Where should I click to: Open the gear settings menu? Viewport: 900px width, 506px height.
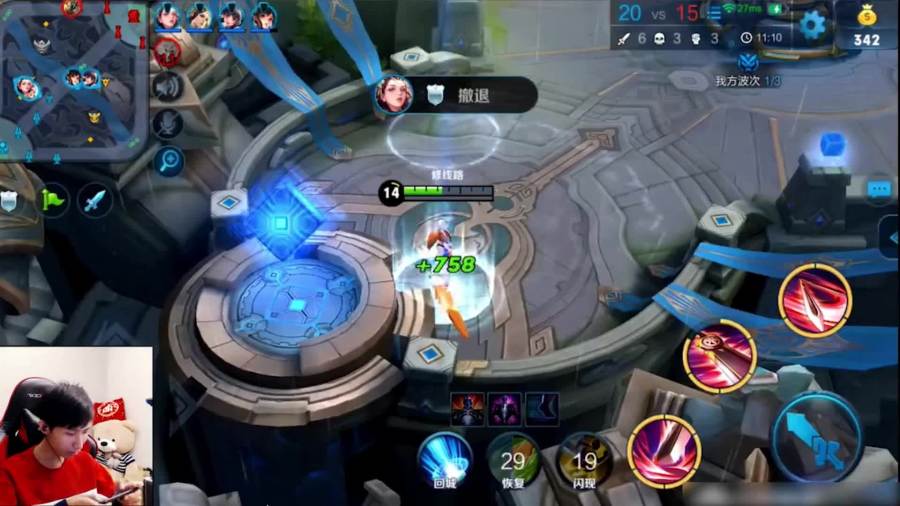tap(813, 24)
